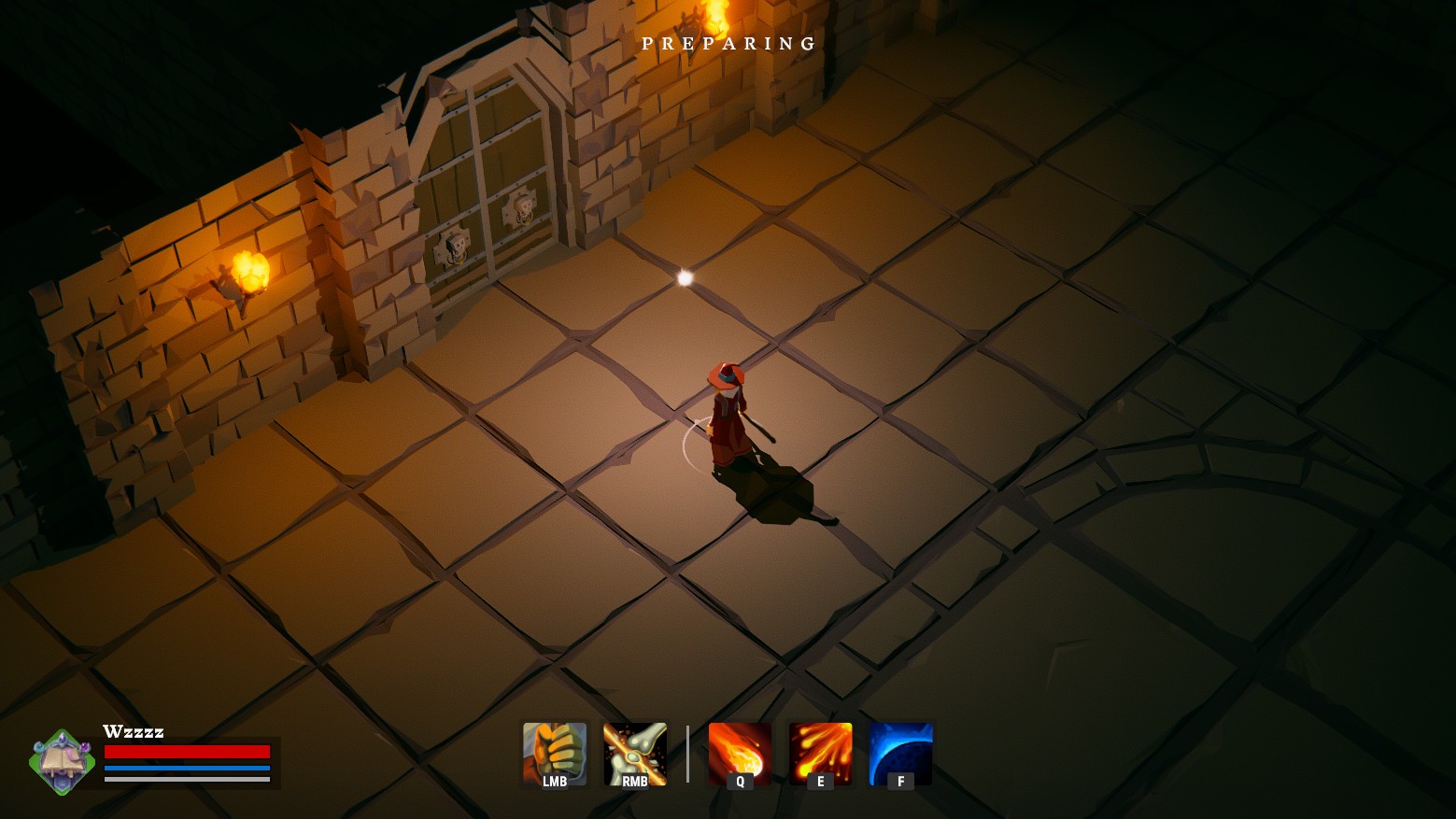
Task: Select the player name Wzzzz
Action: (134, 731)
